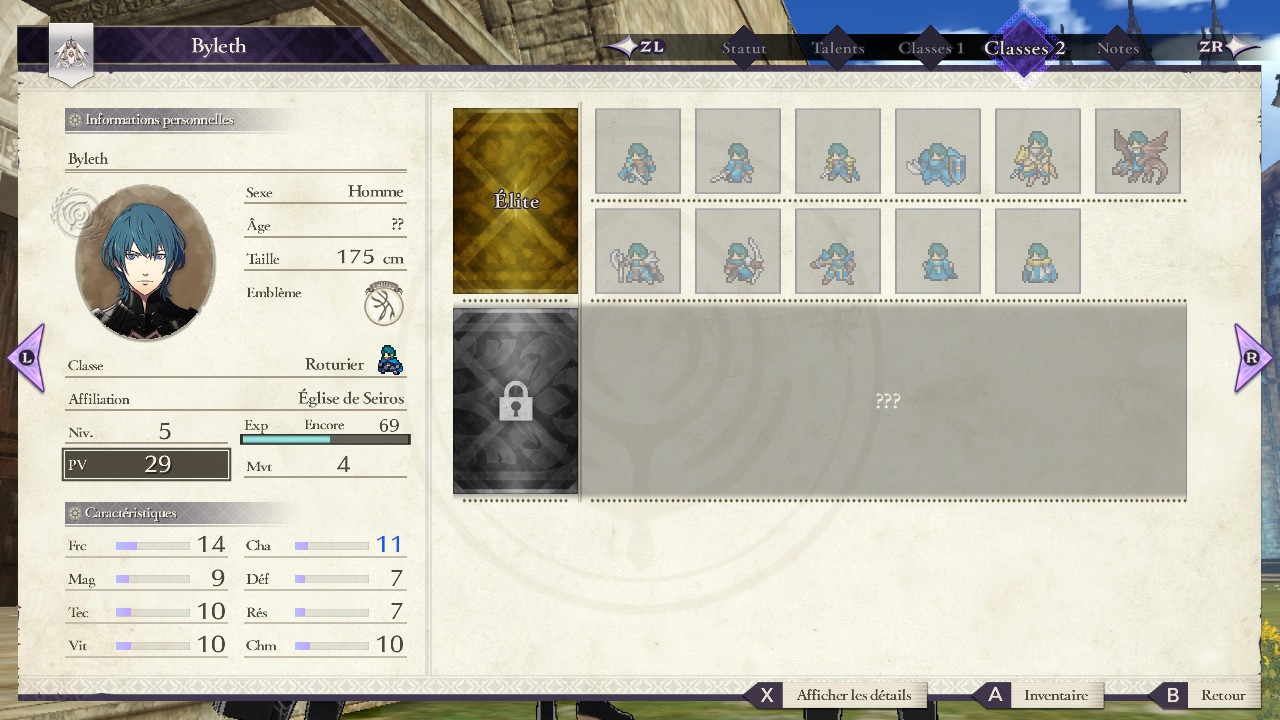Show the Notes tab
Screen dimensions: 1280x720
[x=1117, y=48]
